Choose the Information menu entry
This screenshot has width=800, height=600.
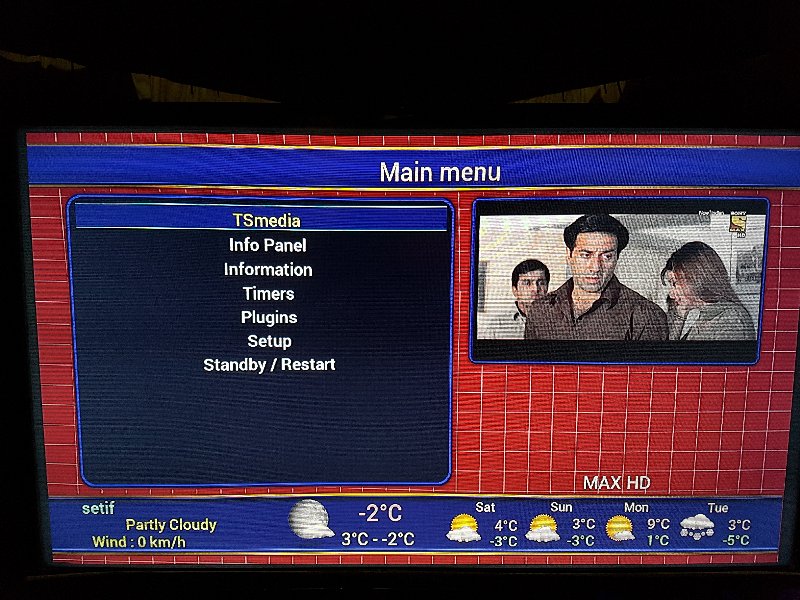pyautogui.click(x=268, y=269)
